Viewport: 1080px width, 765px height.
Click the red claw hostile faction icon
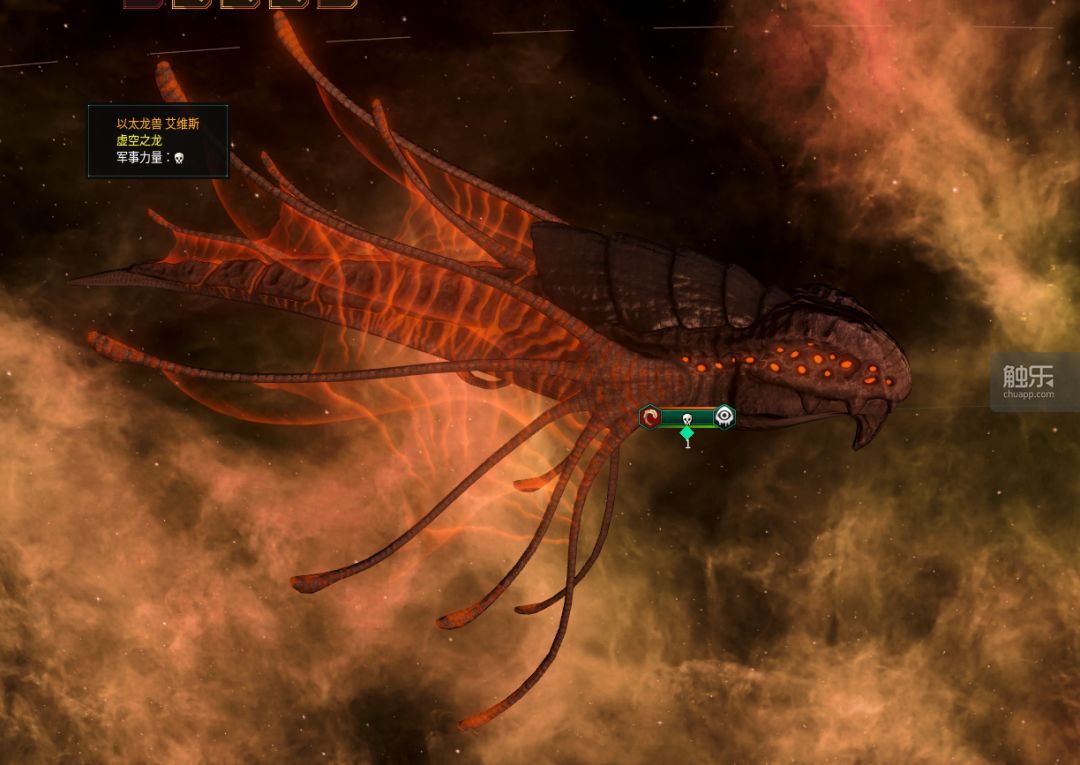pyautogui.click(x=650, y=417)
